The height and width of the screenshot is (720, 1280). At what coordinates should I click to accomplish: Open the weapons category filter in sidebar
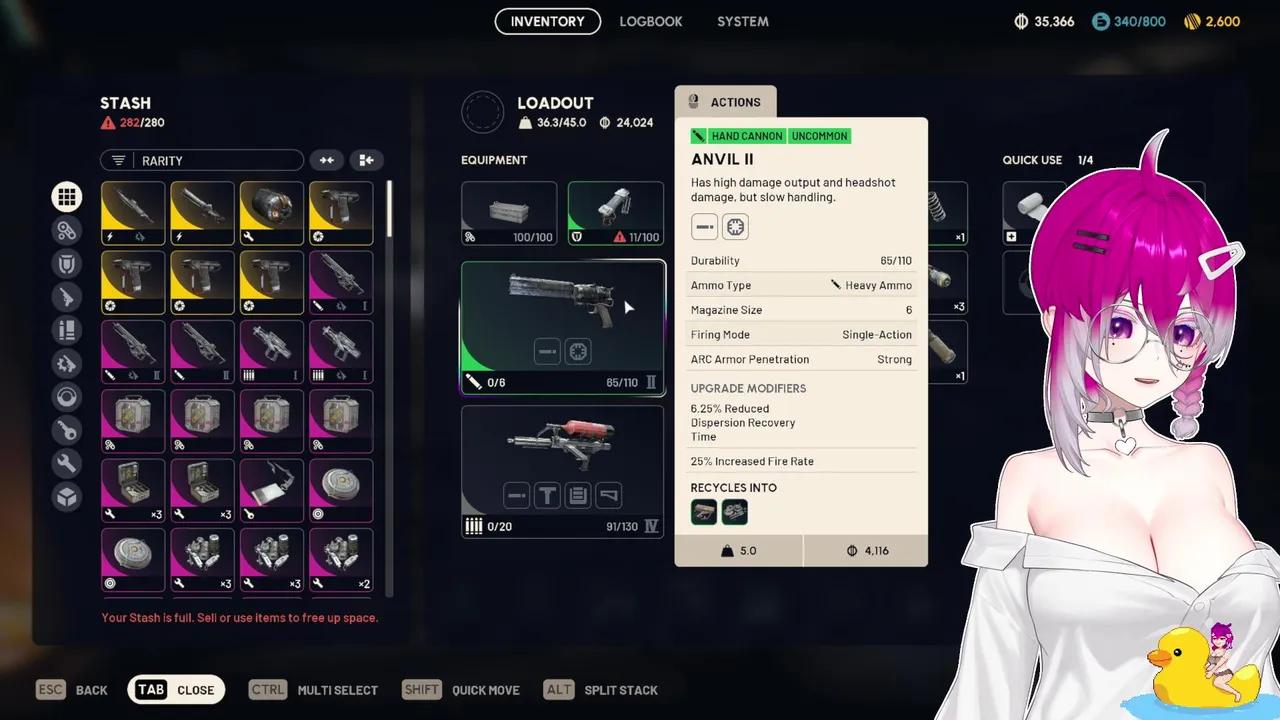[67, 297]
